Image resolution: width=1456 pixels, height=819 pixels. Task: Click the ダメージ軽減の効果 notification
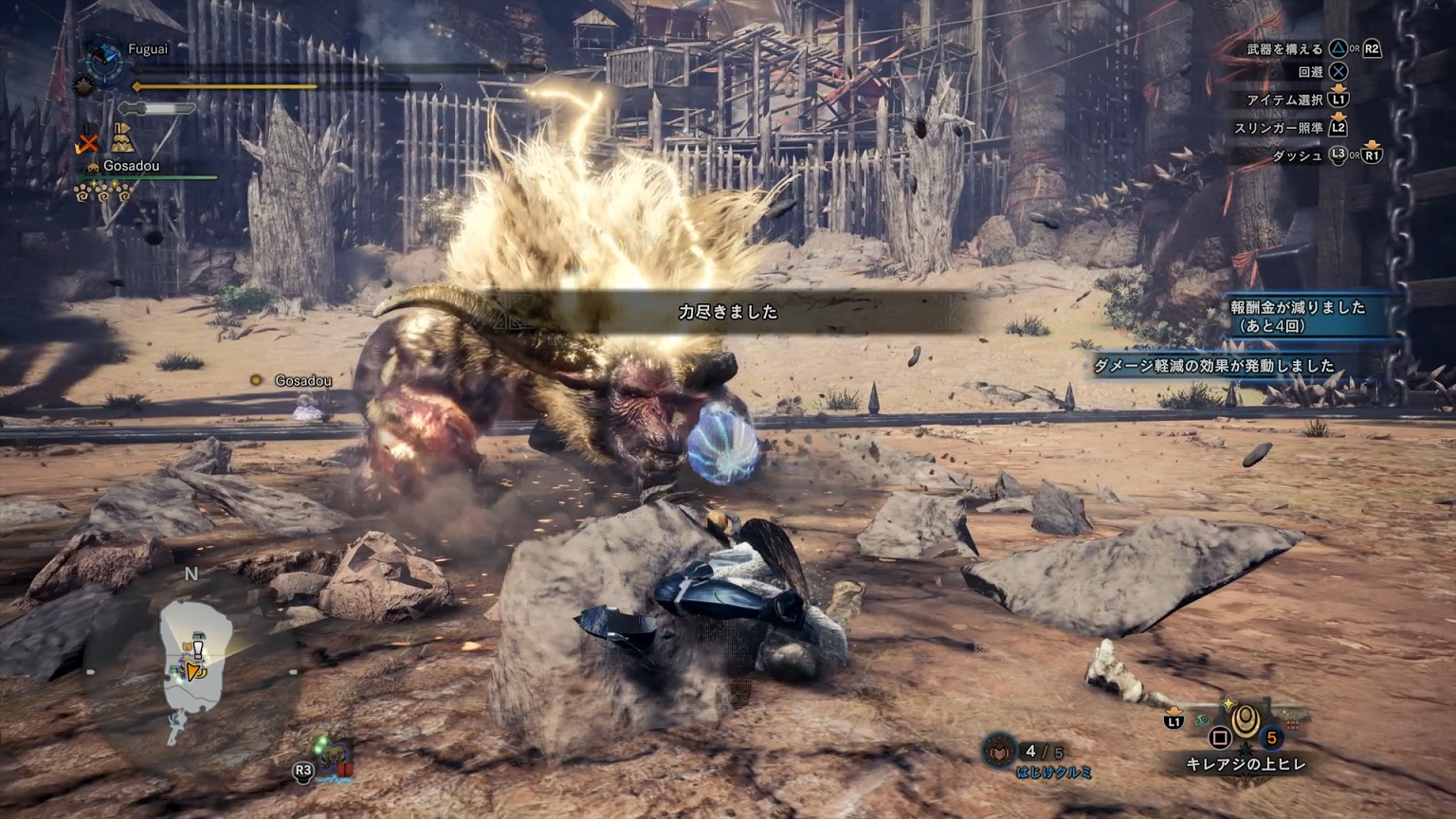pos(1213,366)
